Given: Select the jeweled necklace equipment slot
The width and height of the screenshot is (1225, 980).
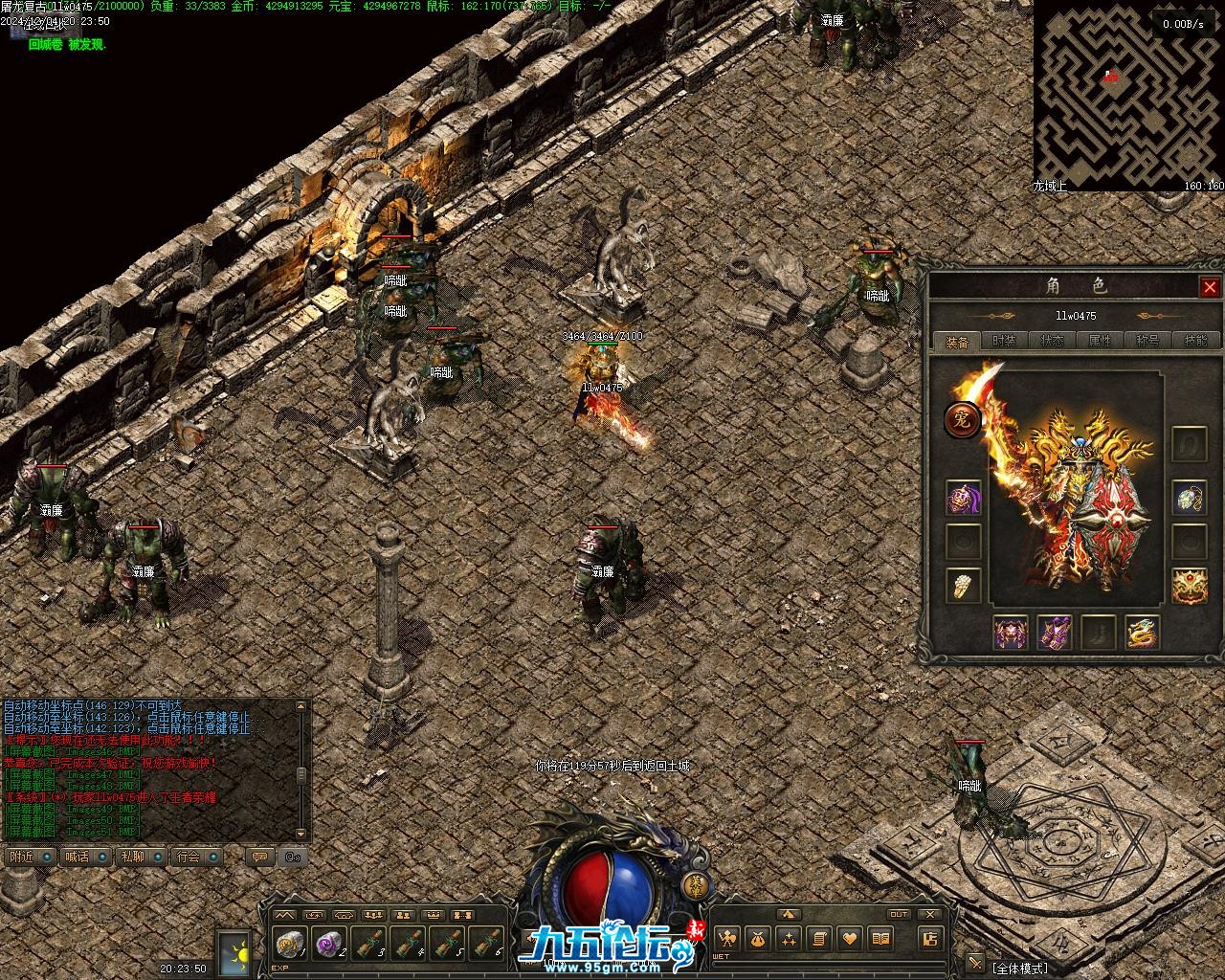Looking at the screenshot, I should [x=1189, y=499].
